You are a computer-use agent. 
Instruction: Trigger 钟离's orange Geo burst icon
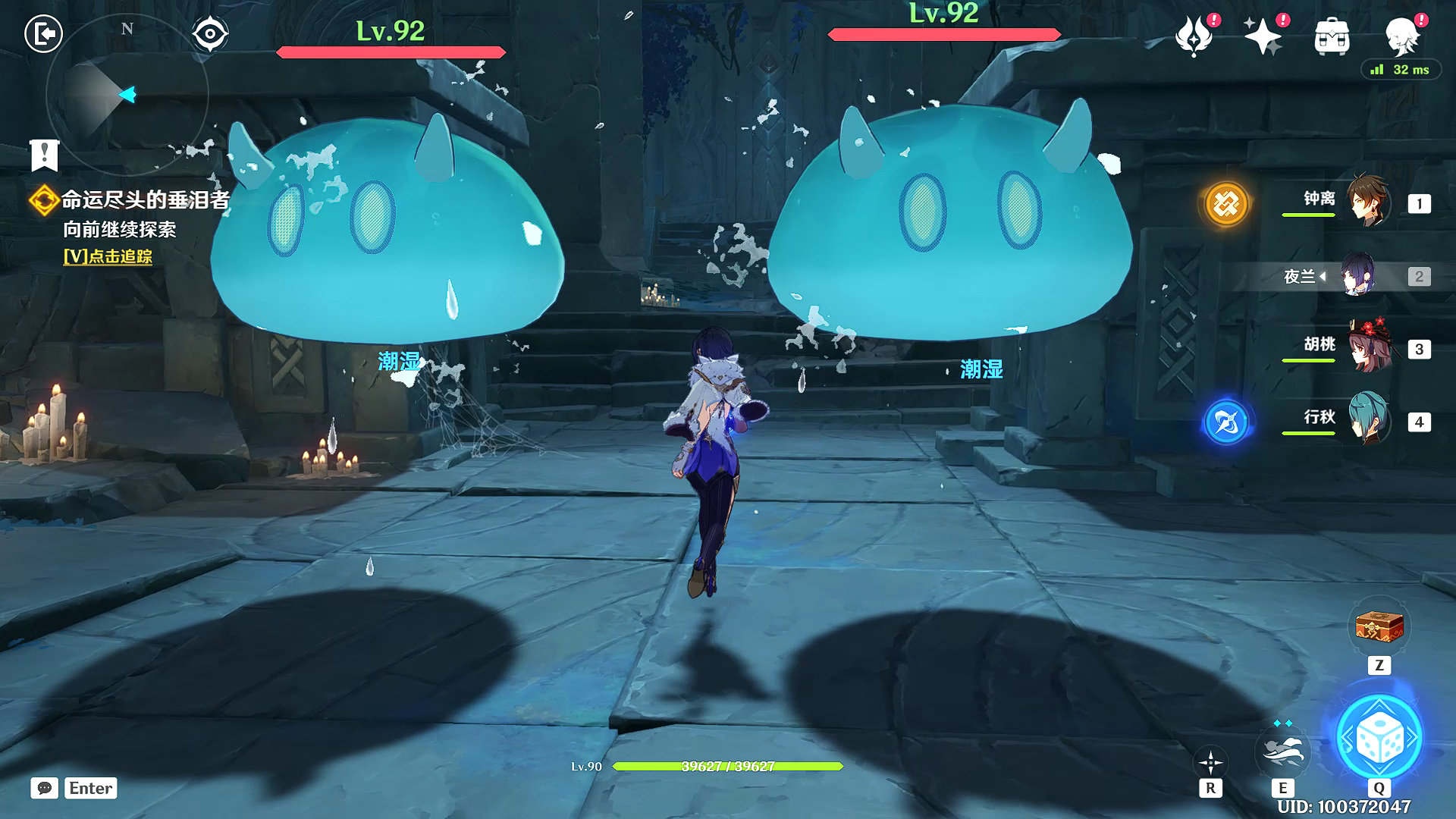(x=1226, y=203)
